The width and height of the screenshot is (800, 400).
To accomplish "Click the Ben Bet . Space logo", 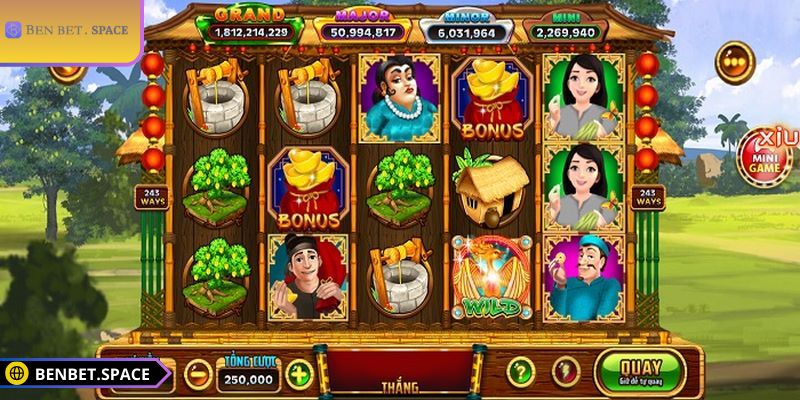I will coord(68,30).
